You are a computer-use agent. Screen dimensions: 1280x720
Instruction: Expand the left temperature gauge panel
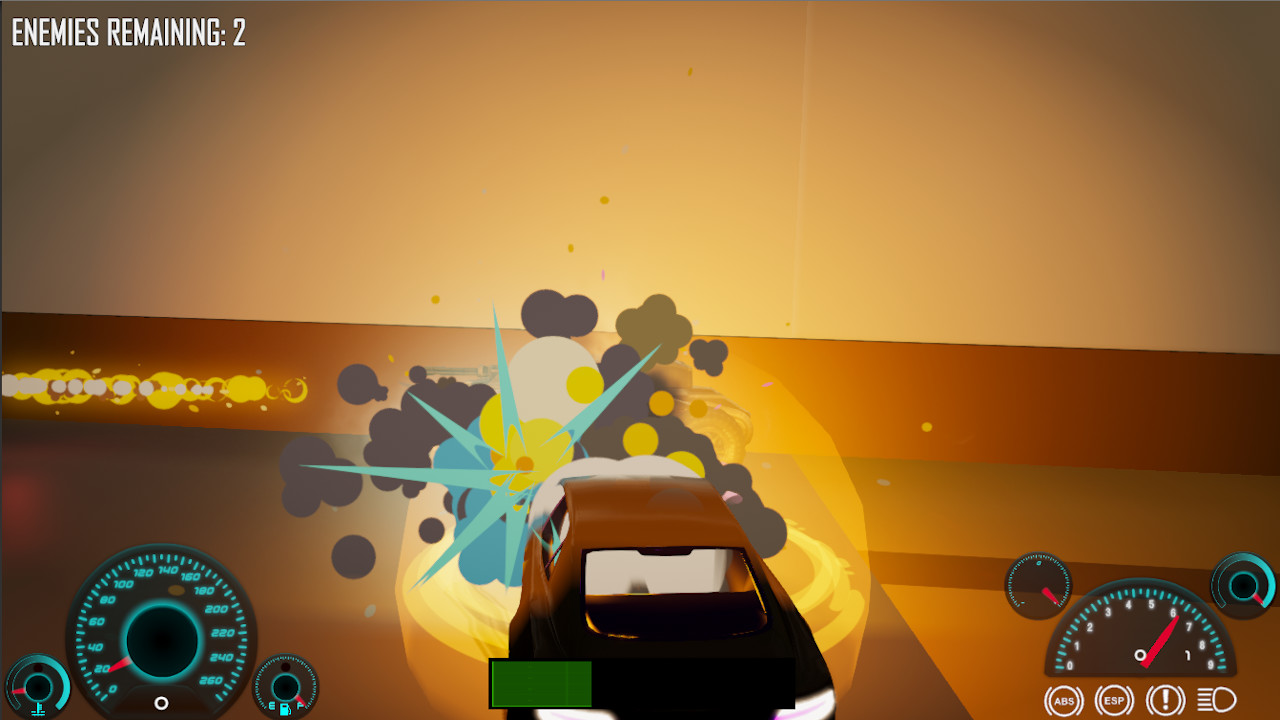40,688
